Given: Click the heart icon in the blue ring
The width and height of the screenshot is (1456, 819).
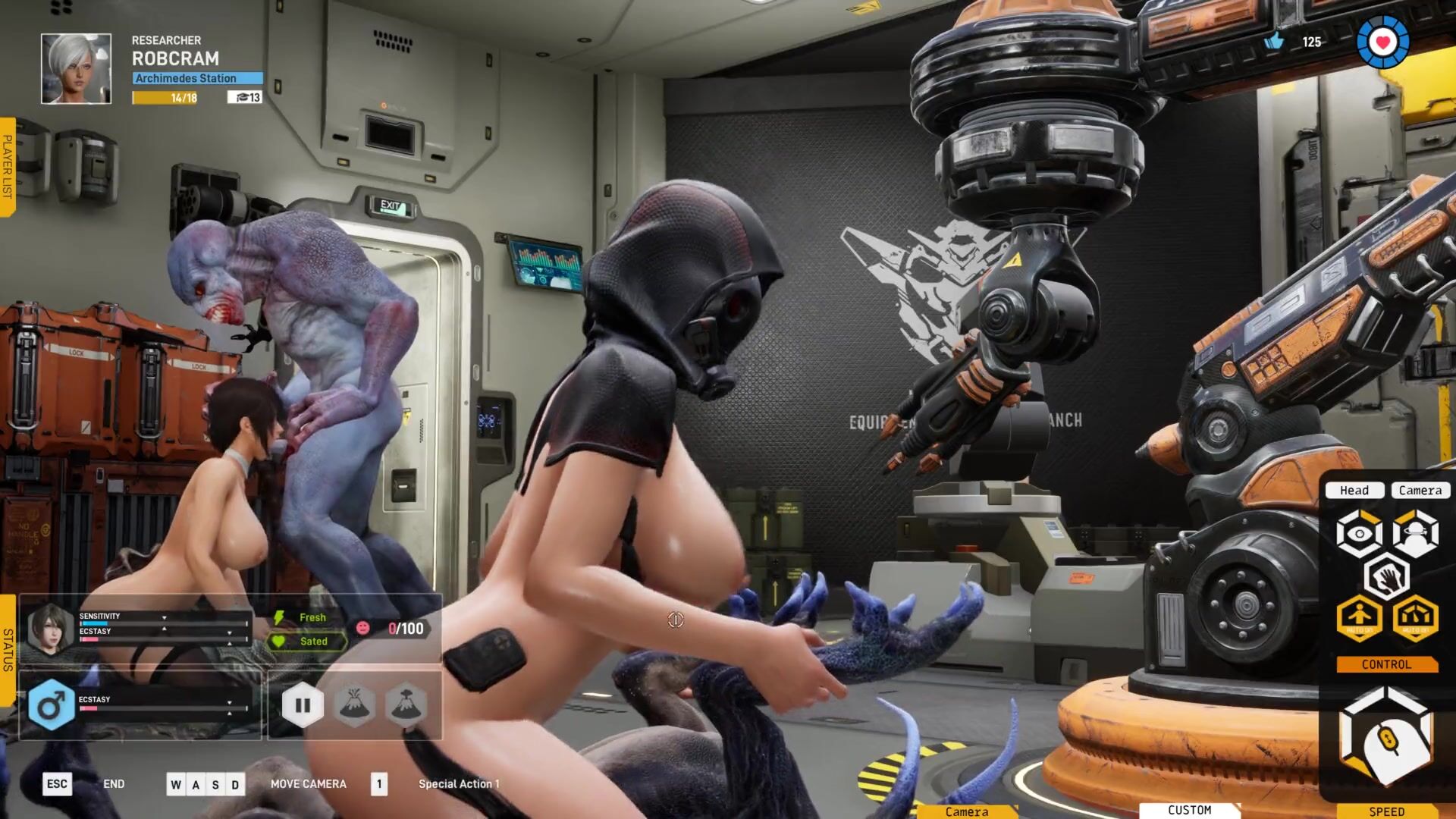Looking at the screenshot, I should (x=1382, y=42).
